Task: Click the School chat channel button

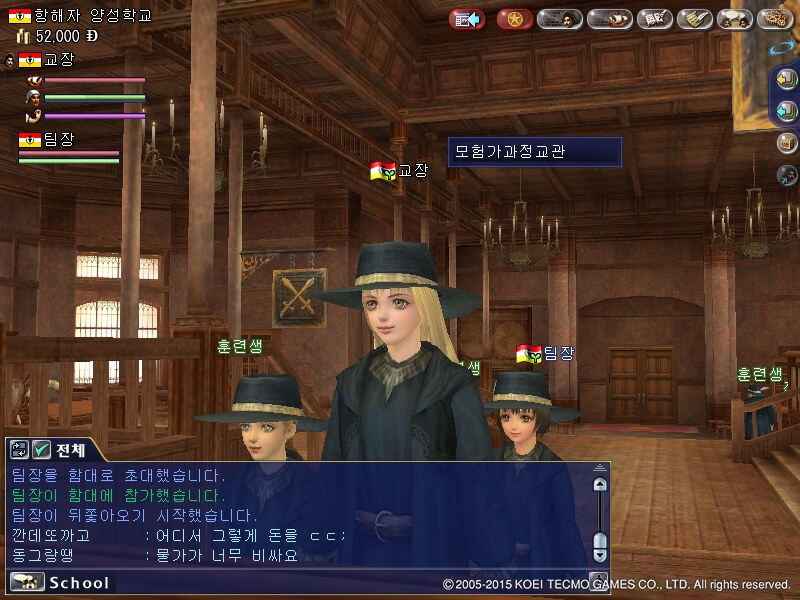Action: (x=60, y=583)
